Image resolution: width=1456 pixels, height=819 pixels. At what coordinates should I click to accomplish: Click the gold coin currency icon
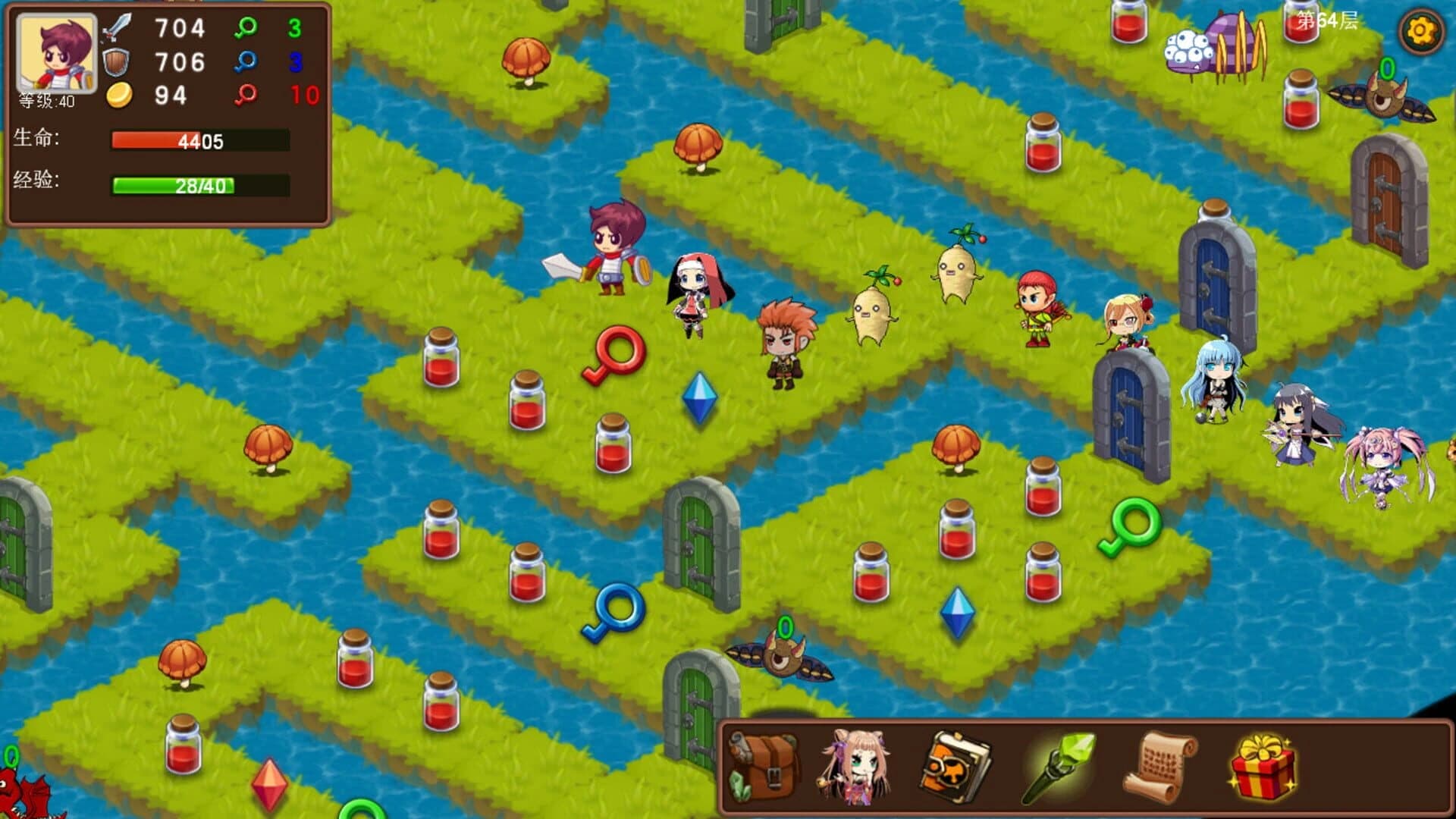(x=121, y=96)
